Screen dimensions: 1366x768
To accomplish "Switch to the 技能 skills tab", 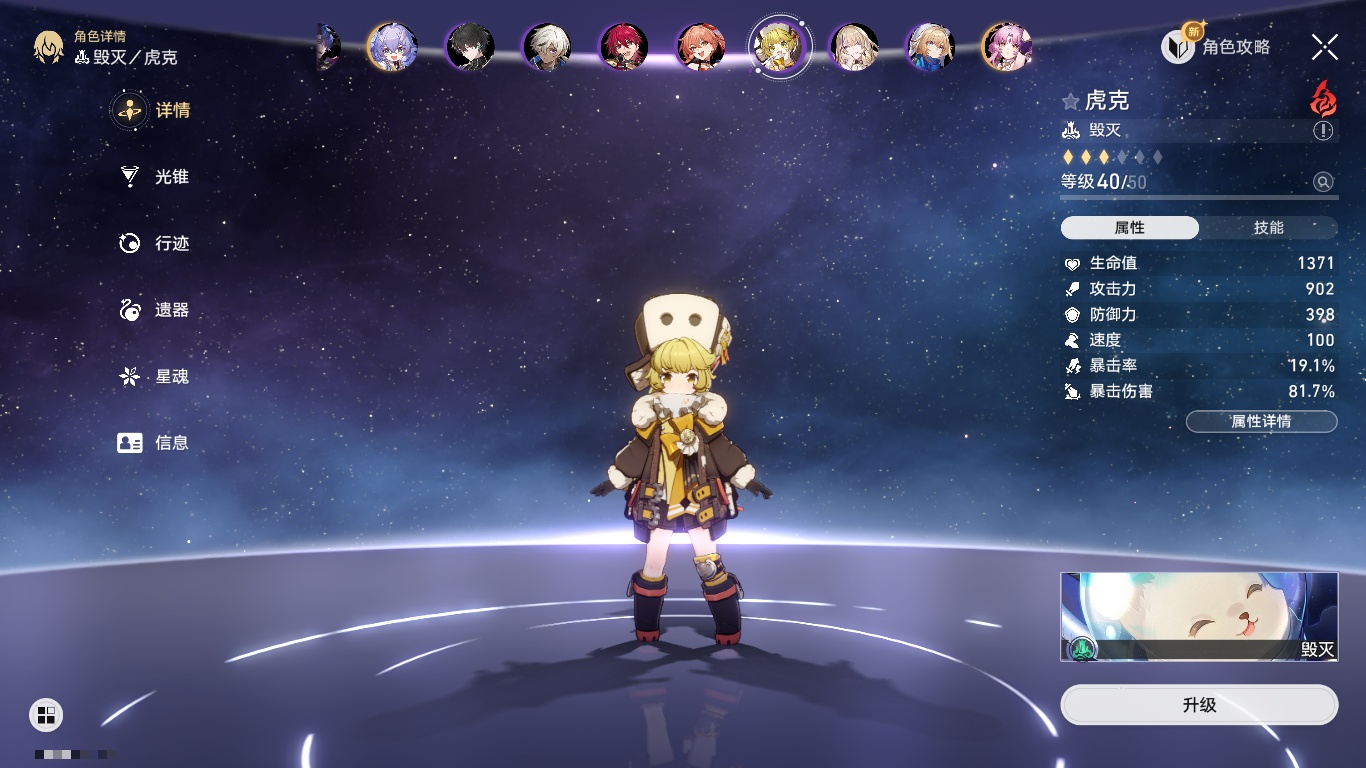I will [1268, 228].
